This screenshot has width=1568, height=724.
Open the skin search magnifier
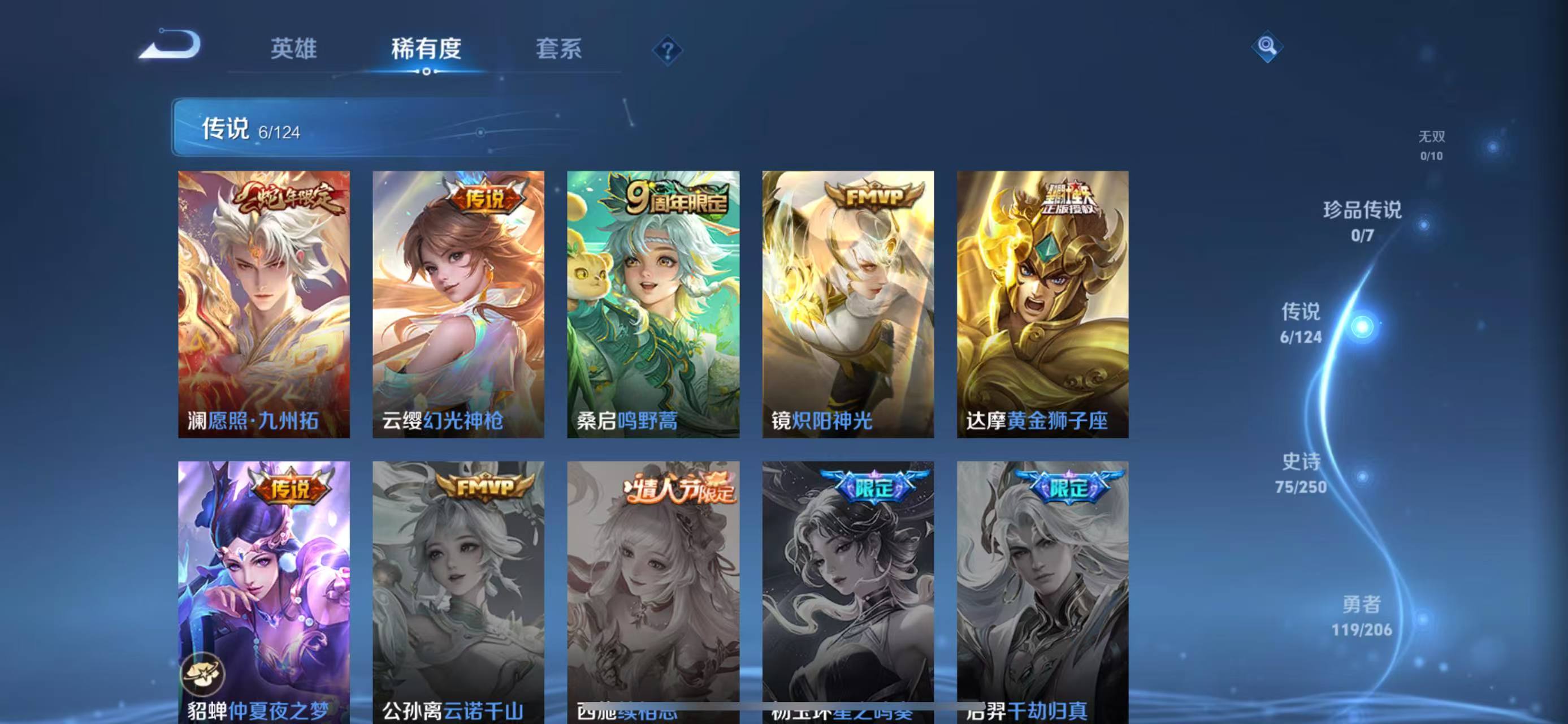[x=1267, y=46]
